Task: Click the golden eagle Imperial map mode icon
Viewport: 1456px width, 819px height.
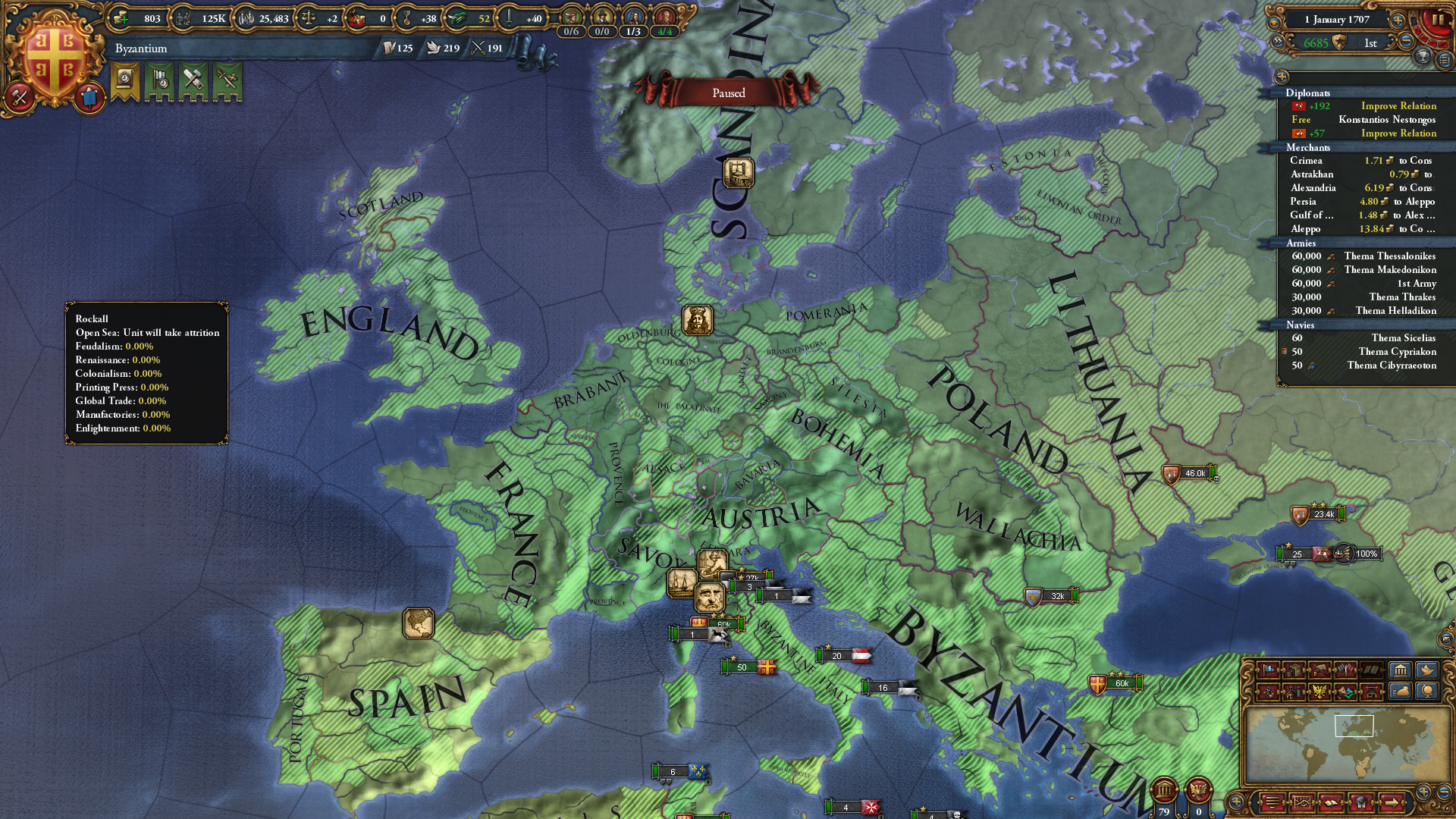Action: [x=1318, y=692]
